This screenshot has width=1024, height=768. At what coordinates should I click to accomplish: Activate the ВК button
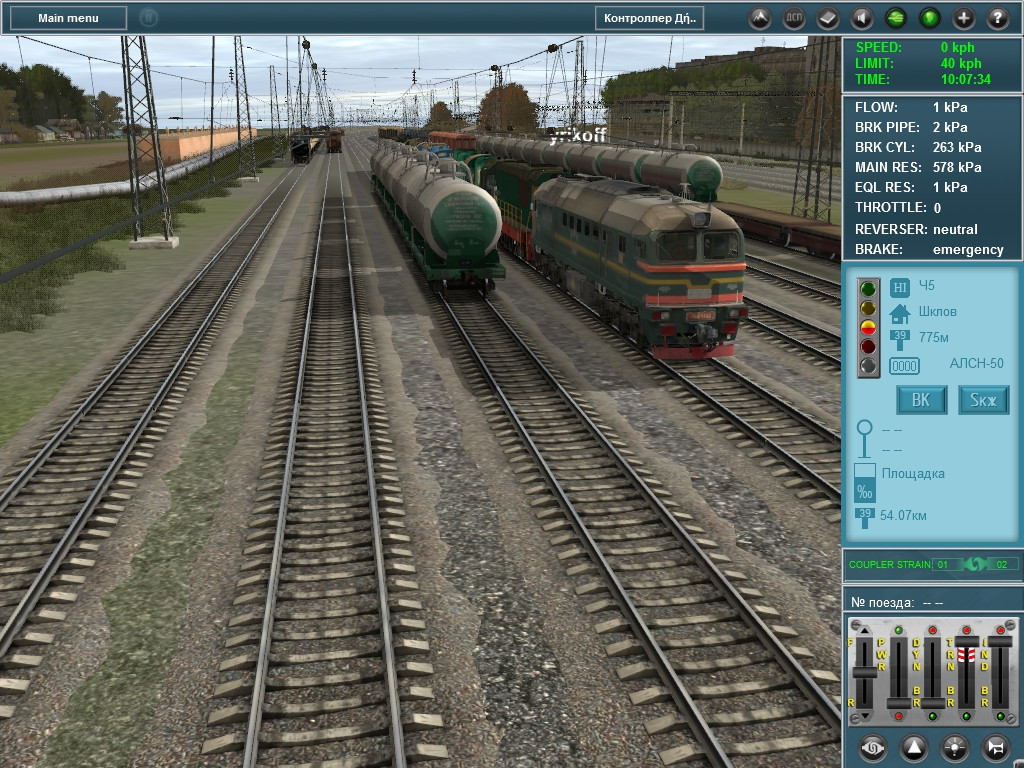pos(921,401)
